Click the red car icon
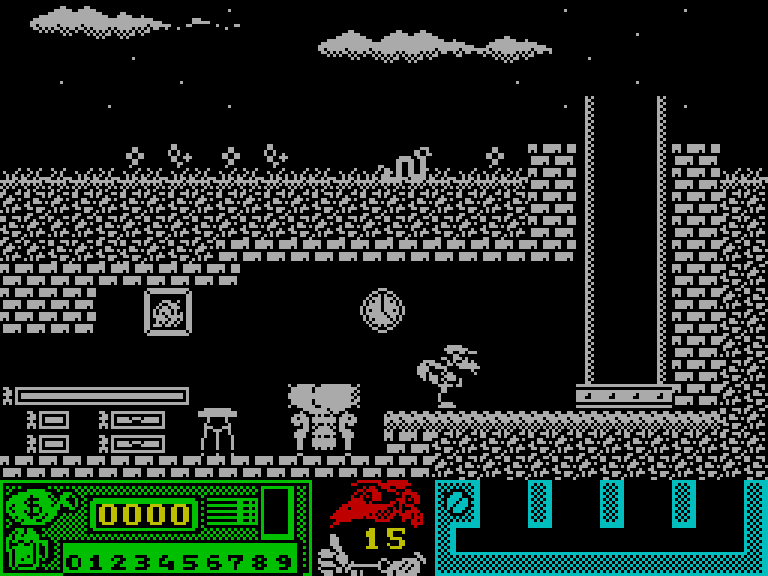Screen dimensions: 768x576 pyautogui.click(x=378, y=502)
